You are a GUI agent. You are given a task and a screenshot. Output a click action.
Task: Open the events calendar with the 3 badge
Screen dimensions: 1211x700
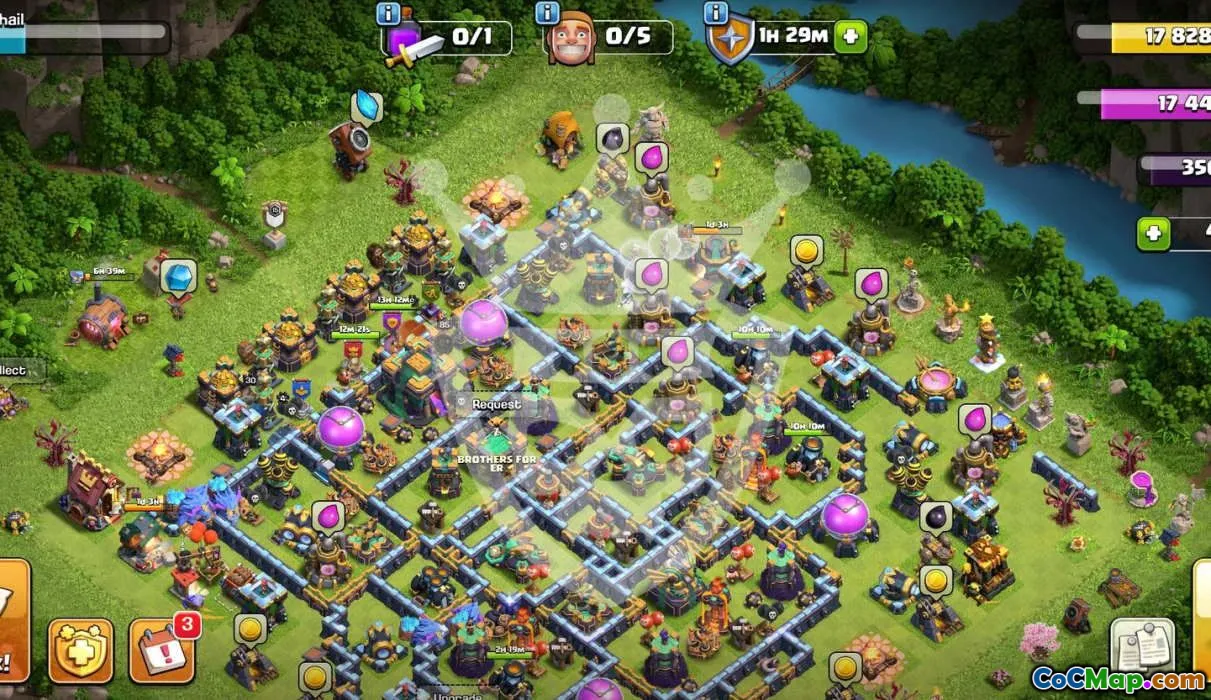tap(160, 650)
